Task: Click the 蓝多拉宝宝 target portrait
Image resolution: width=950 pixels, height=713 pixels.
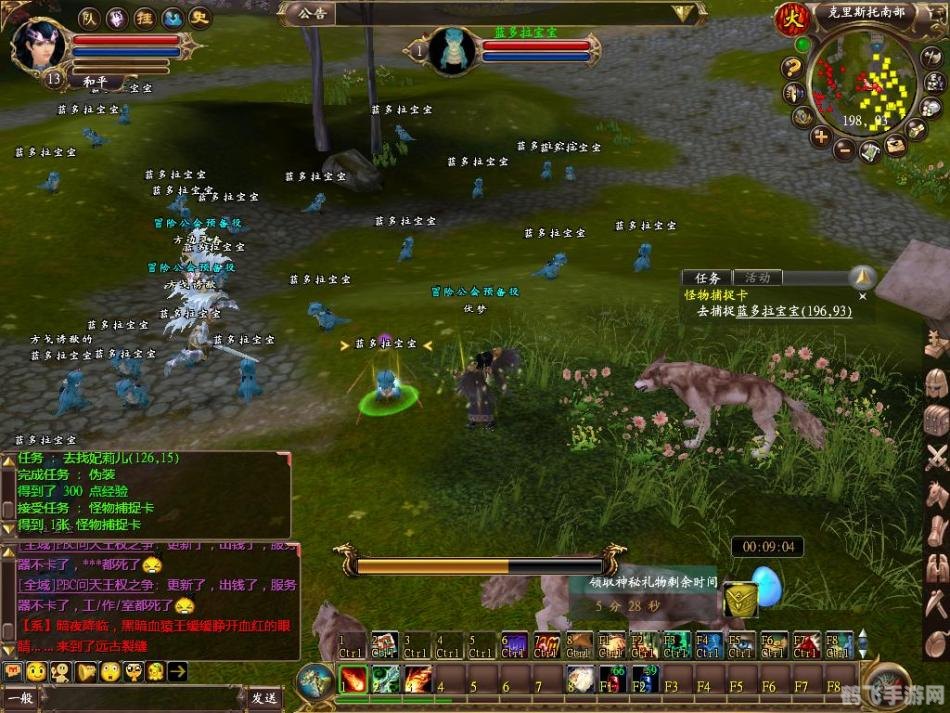Action: pos(456,48)
